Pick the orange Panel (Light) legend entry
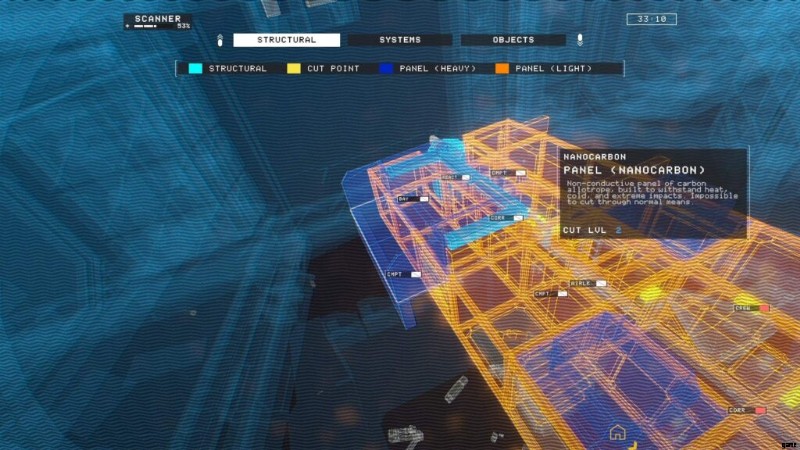Screen dimensions: 800x450 coord(543,69)
